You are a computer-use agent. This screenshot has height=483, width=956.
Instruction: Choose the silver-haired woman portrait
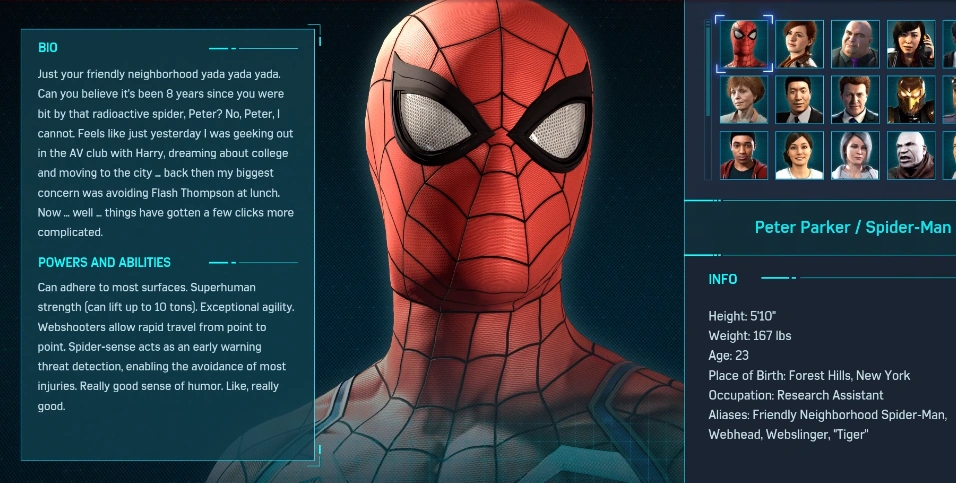(x=855, y=155)
